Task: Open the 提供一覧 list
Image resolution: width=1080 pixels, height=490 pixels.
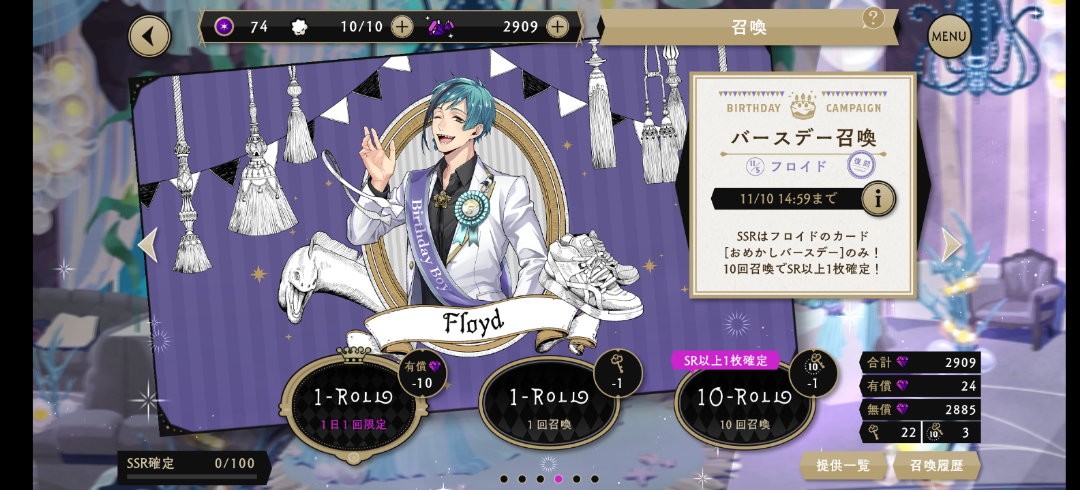Action: tap(843, 465)
